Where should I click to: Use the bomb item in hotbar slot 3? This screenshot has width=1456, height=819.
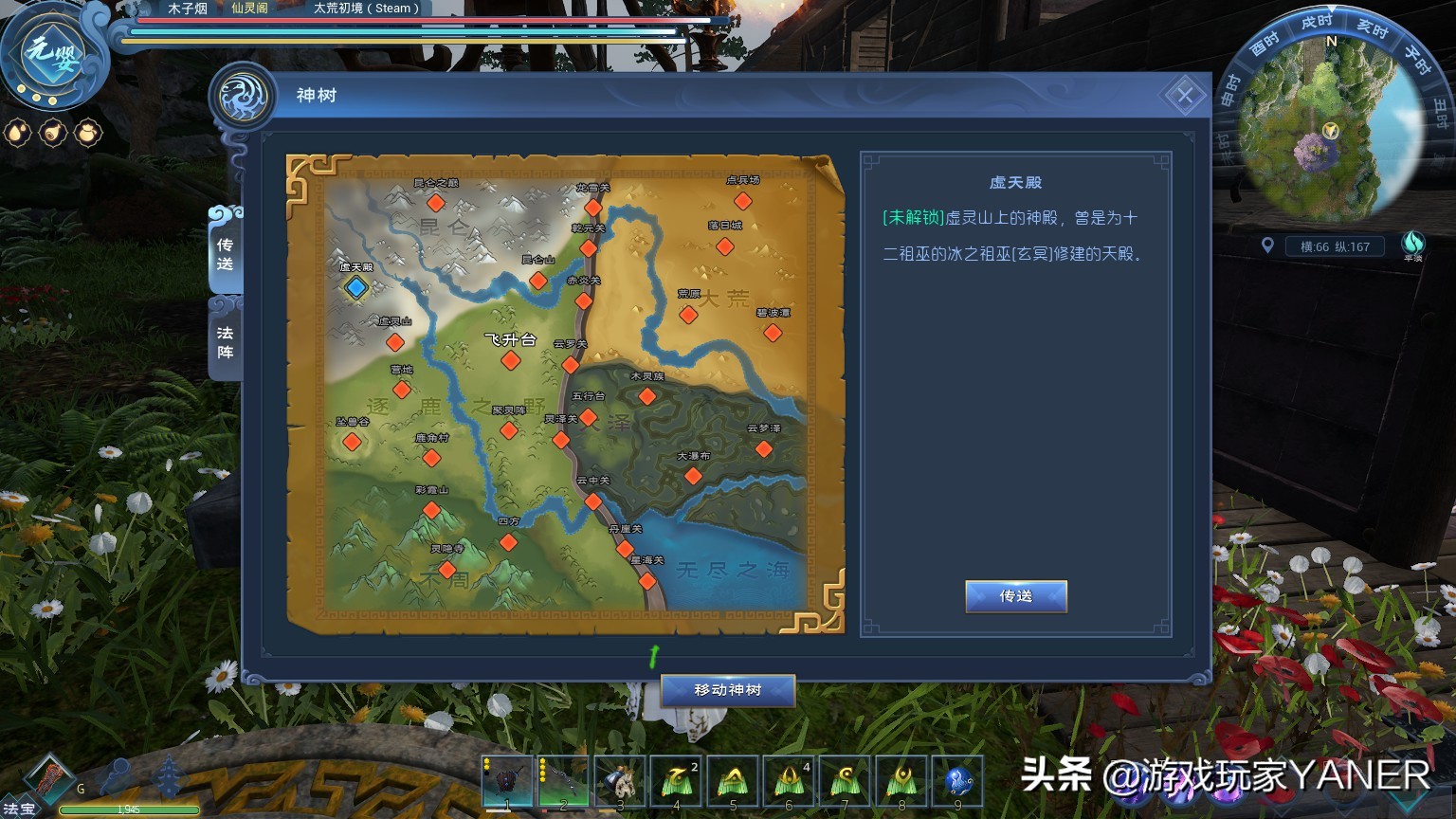620,779
